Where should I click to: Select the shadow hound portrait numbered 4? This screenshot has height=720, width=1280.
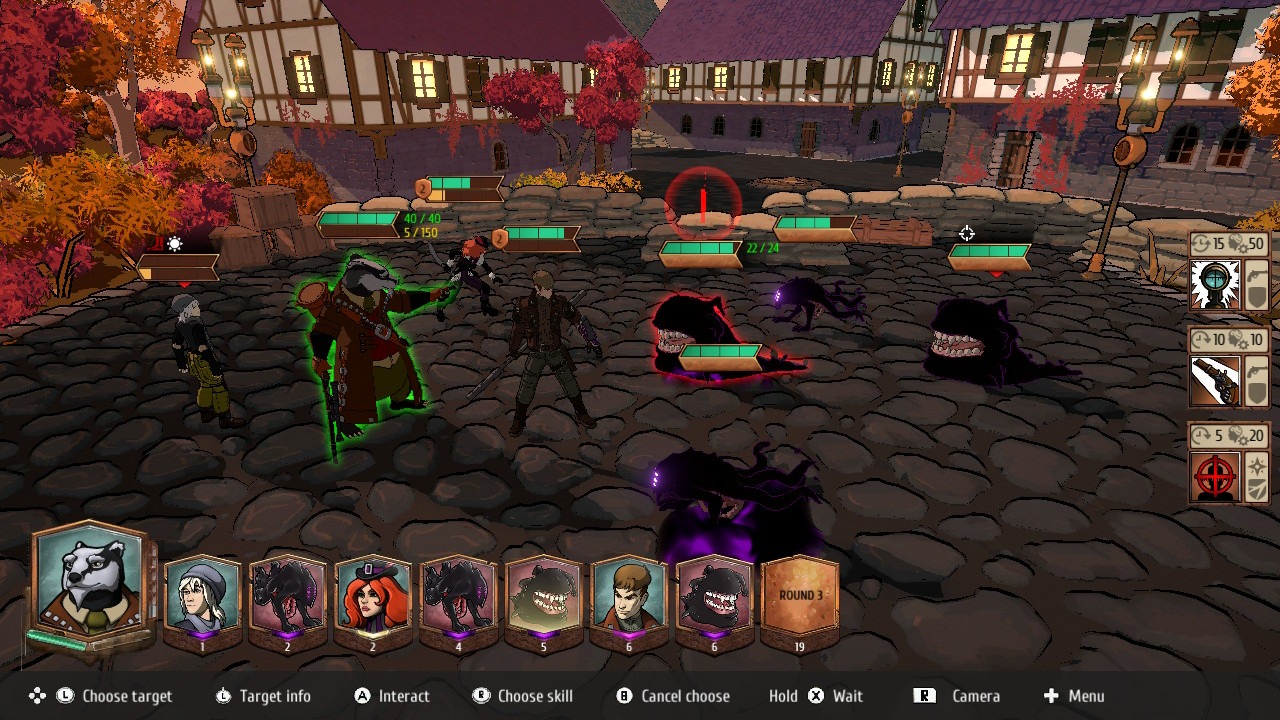point(458,596)
